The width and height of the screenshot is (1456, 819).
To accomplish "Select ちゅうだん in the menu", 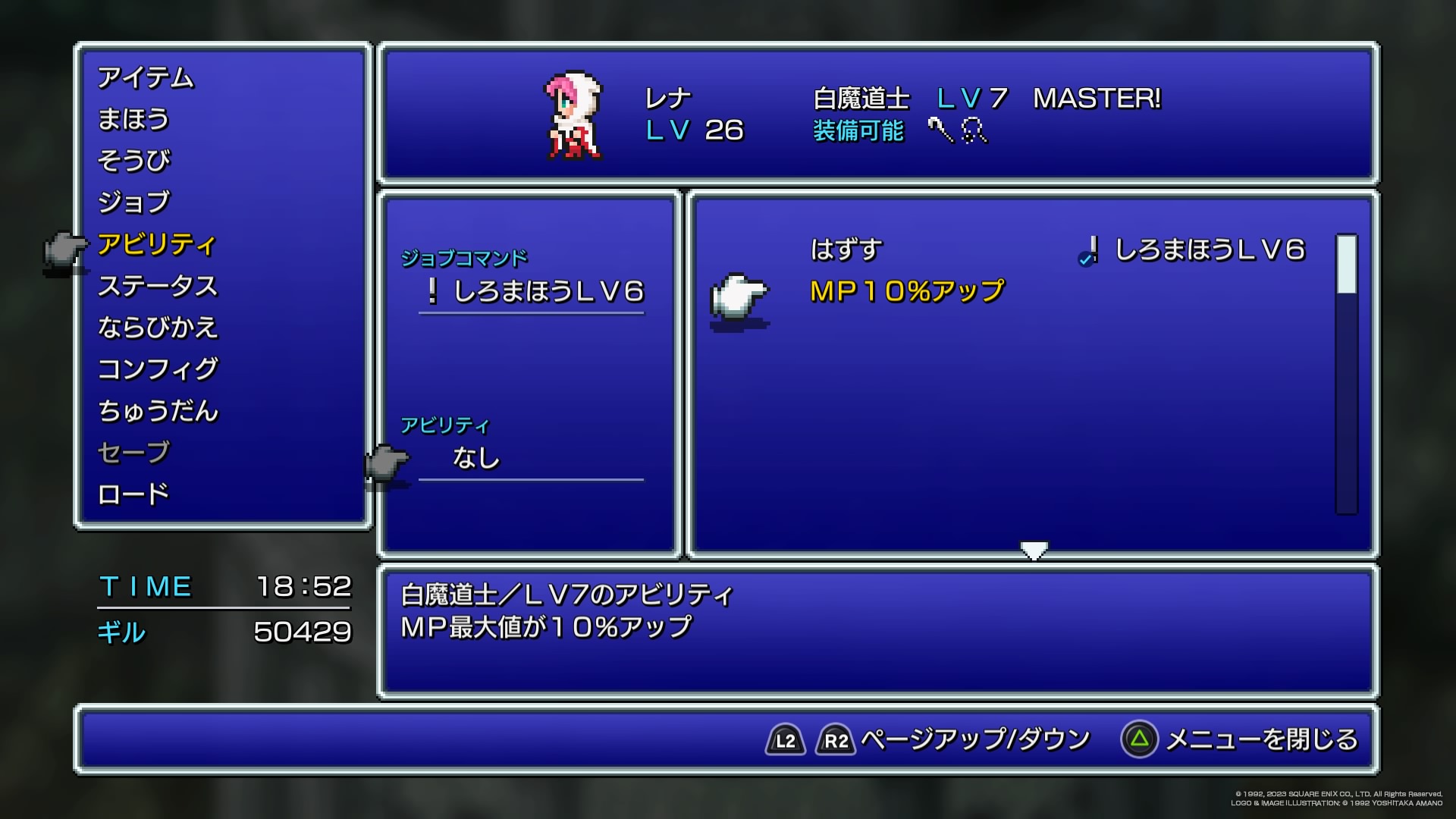I will [158, 411].
